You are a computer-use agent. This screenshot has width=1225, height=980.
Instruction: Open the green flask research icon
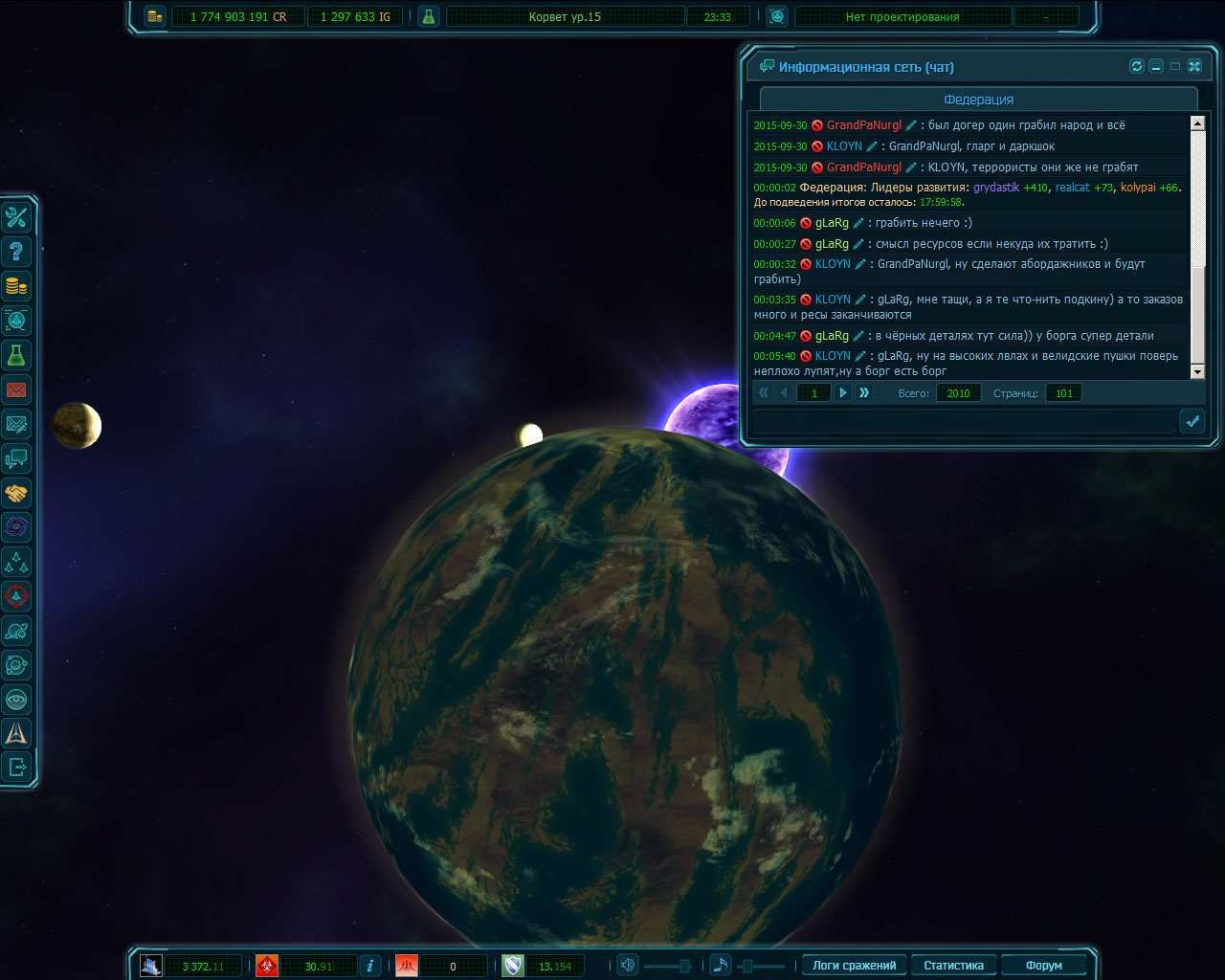click(x=16, y=355)
